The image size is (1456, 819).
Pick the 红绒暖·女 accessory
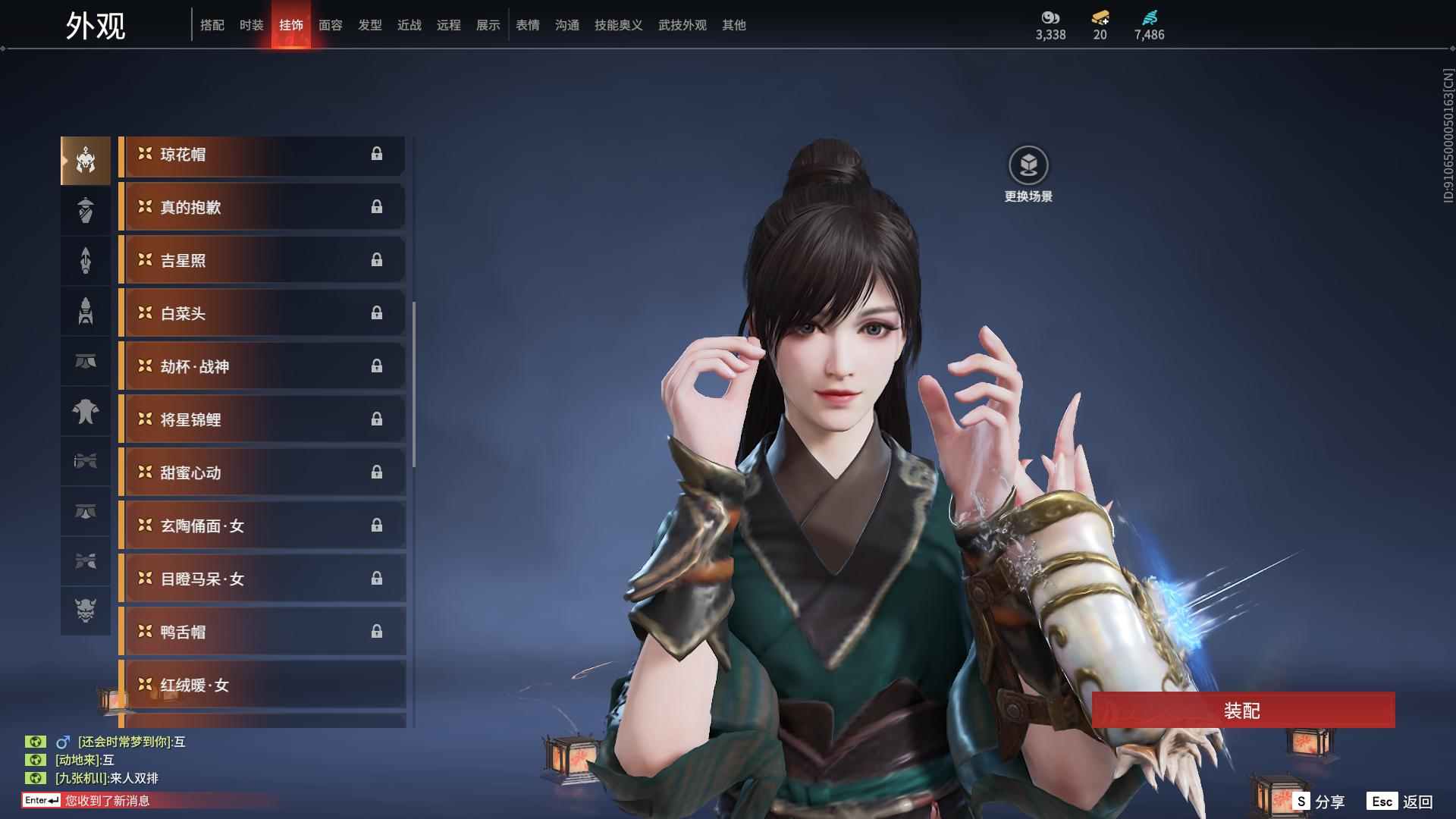pos(262,686)
